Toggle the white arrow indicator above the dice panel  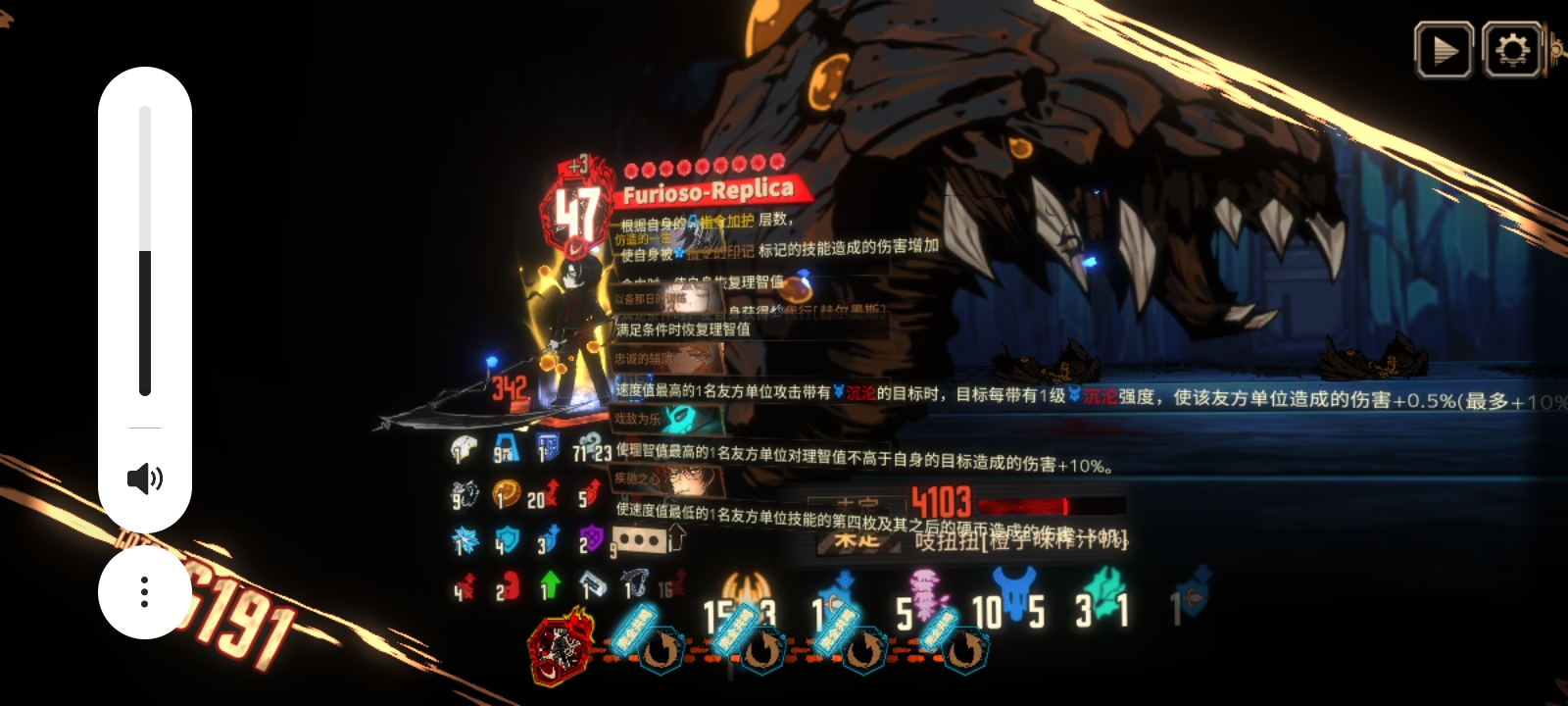[x=674, y=535]
